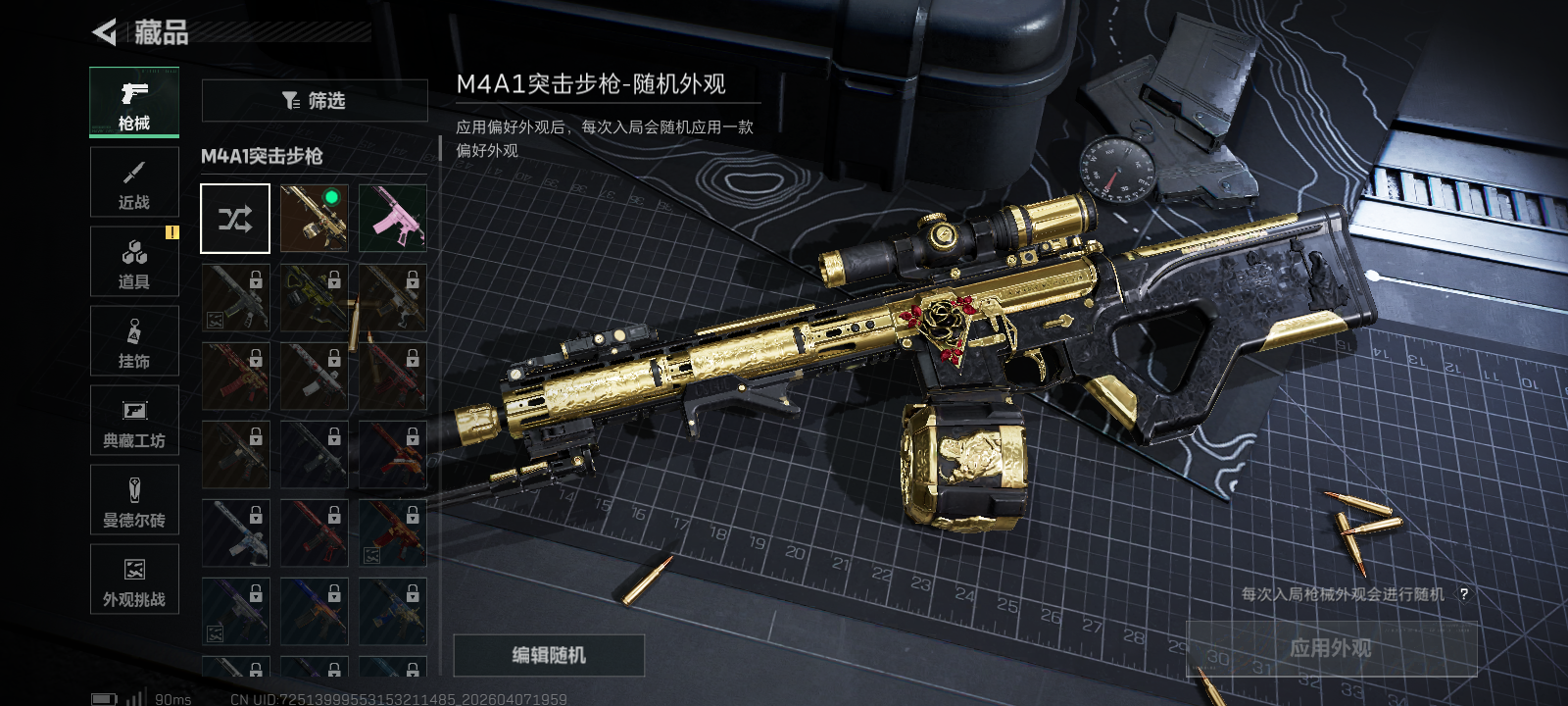Open the 外观挑战 skin challenges tab
Viewport: 1568px width, 706px height.
[x=134, y=580]
